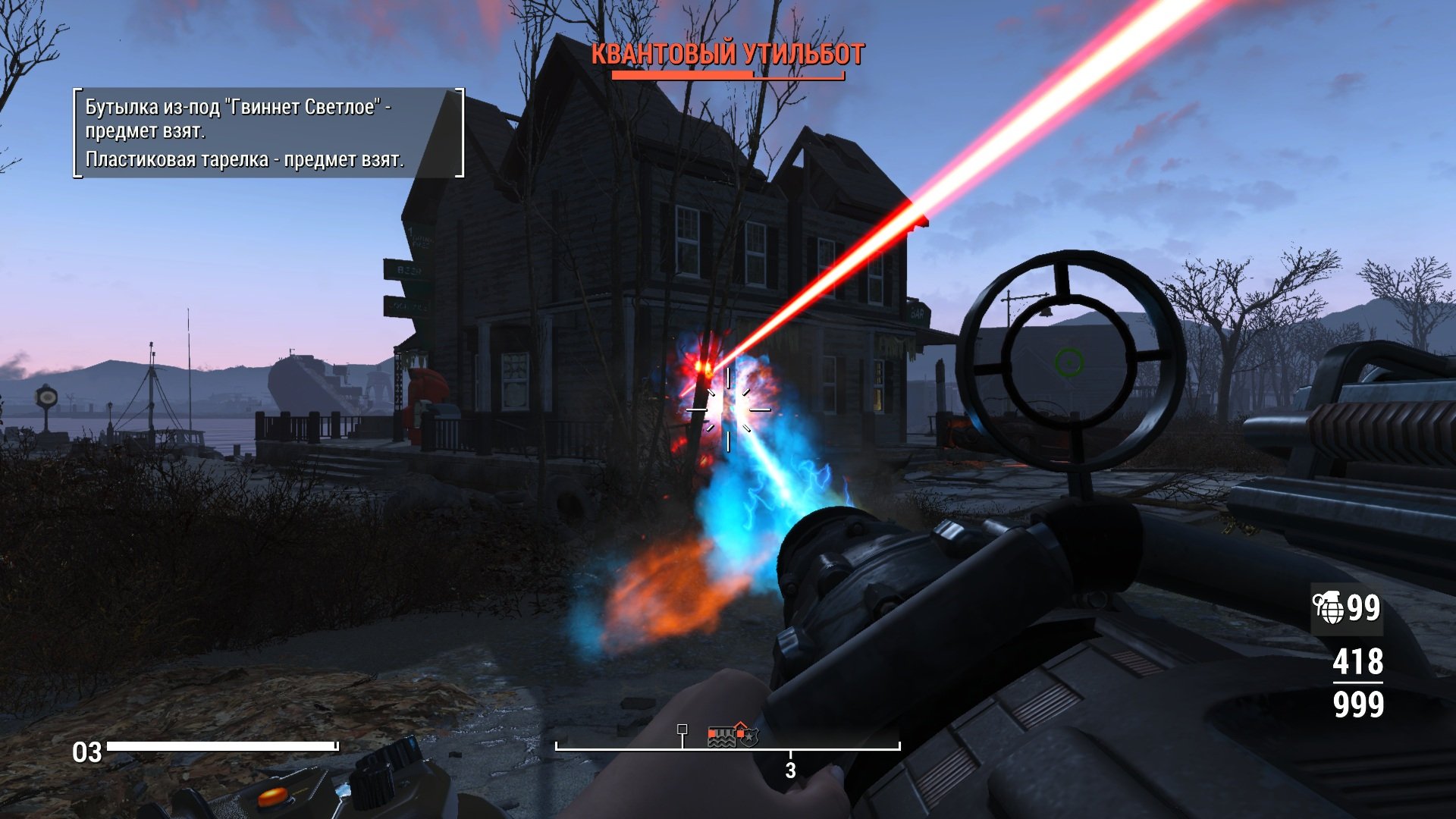
Task: Select the square quest marker on the compass
Action: (x=682, y=730)
